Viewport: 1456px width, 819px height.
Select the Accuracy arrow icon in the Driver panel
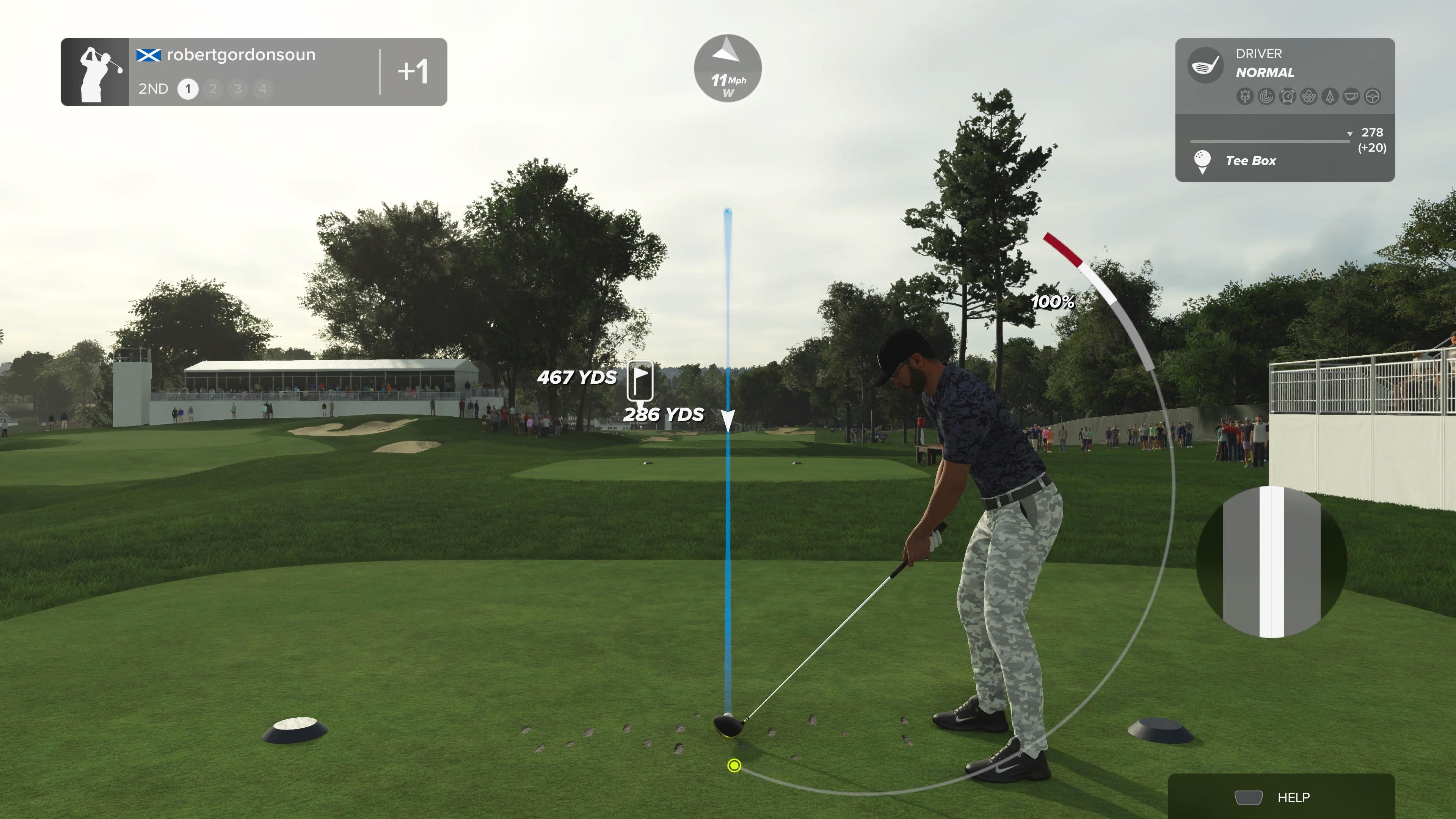coord(1330,96)
